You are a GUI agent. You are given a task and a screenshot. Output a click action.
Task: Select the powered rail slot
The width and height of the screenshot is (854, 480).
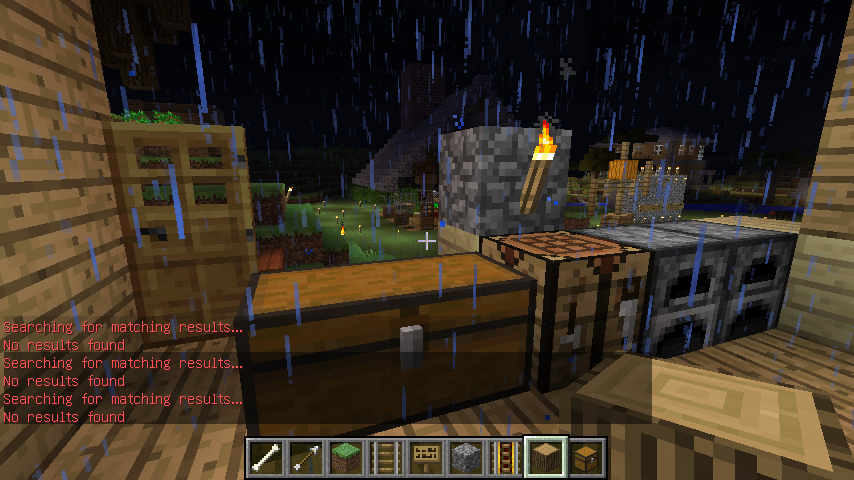pos(506,457)
